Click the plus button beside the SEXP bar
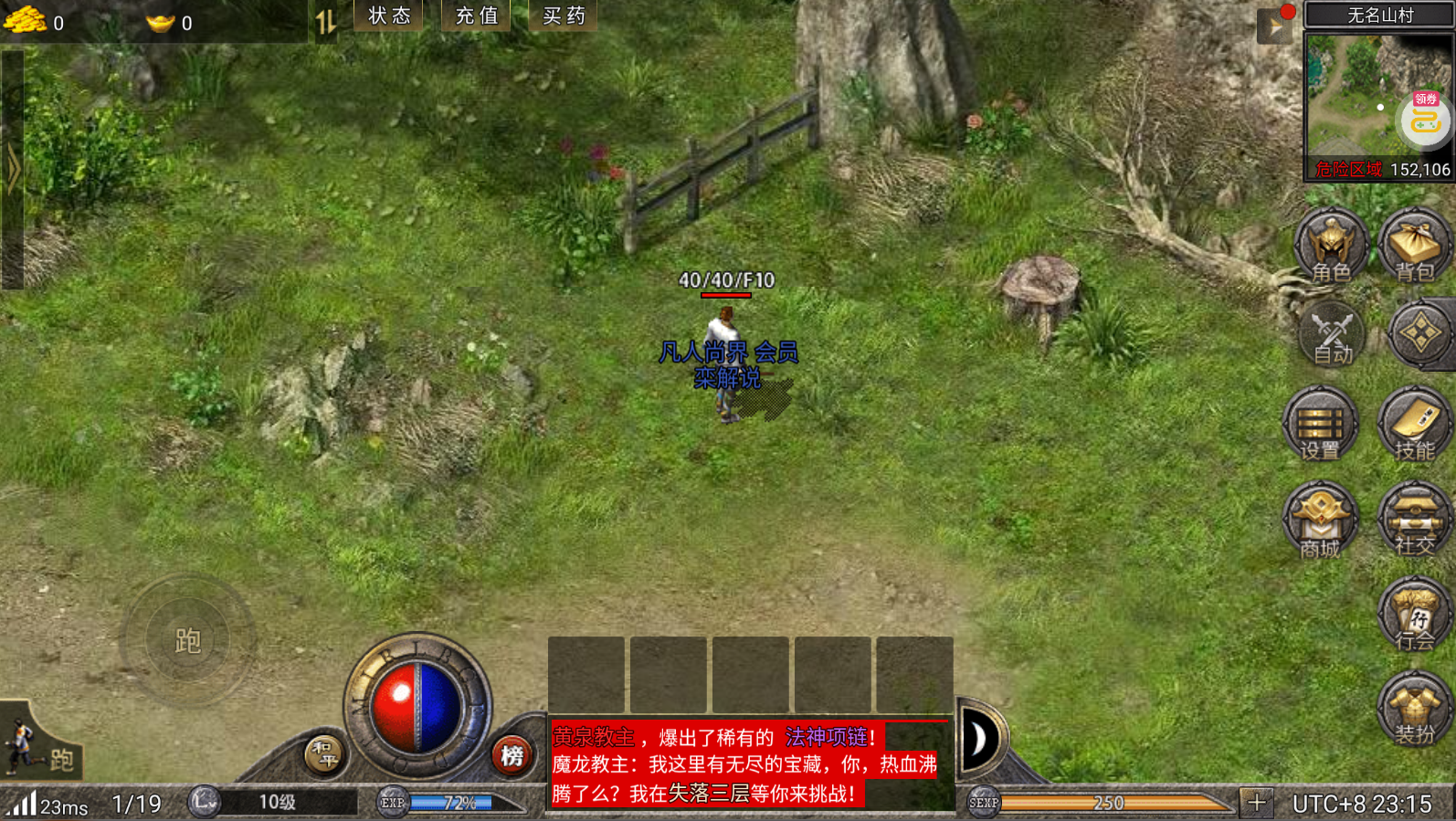The height and width of the screenshot is (821, 1456). coord(1257,803)
